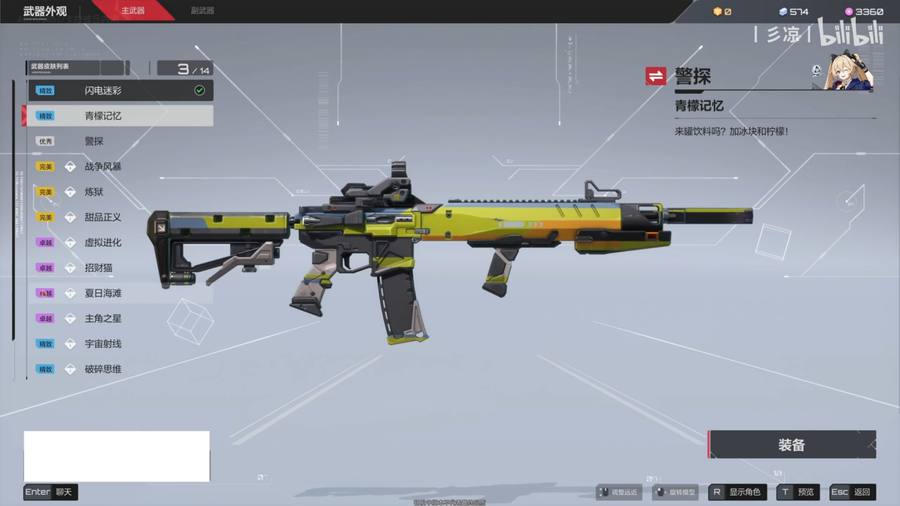Preview the 虚拟进化 skin
Screen dimensions: 900x506
tap(120, 243)
